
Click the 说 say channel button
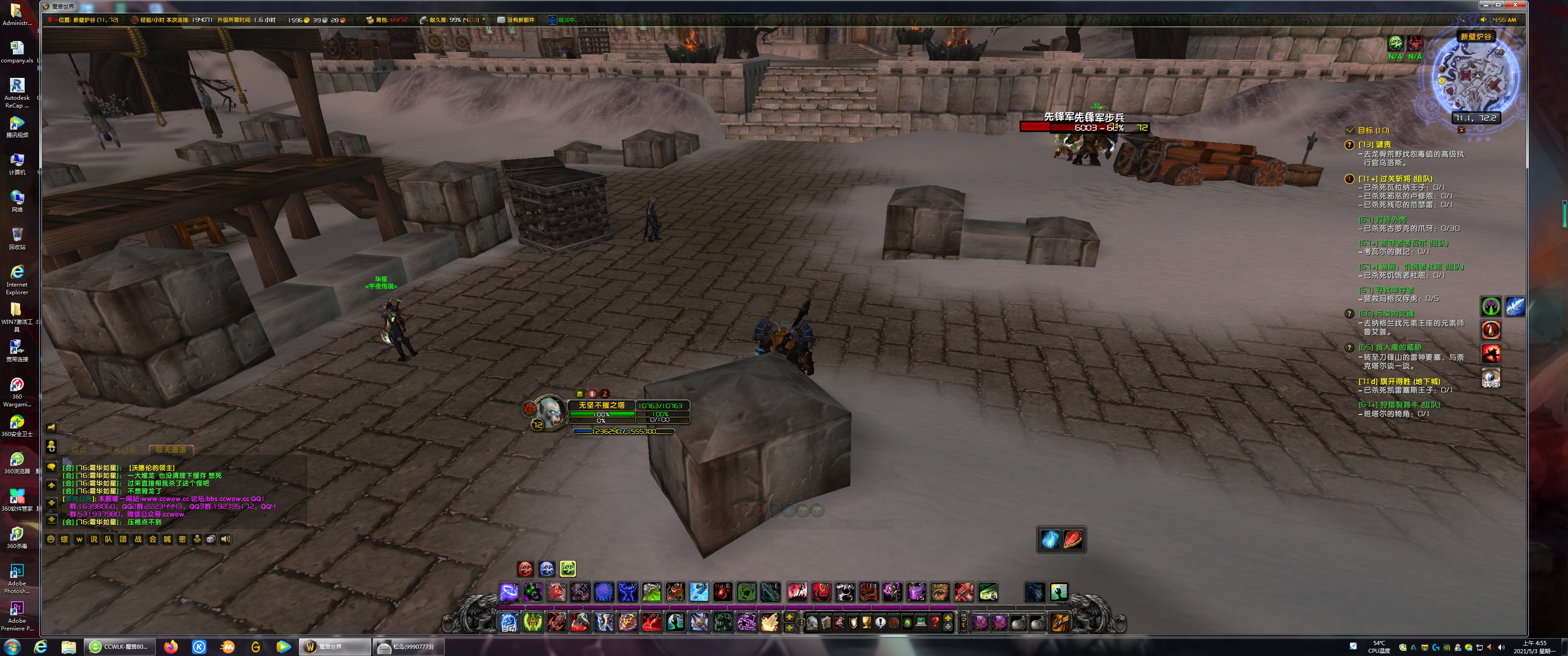click(x=94, y=539)
